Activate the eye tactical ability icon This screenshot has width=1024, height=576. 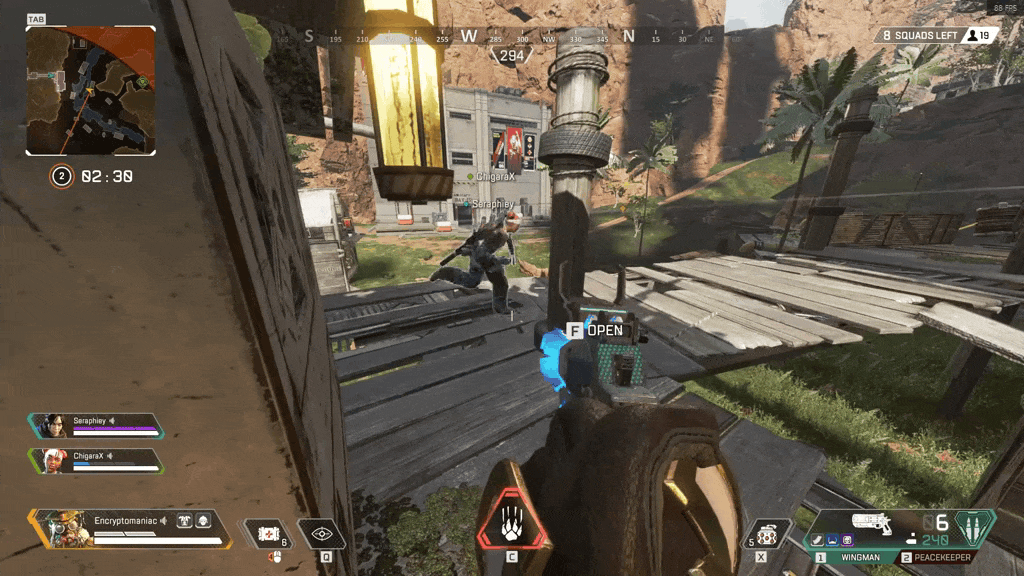pyautogui.click(x=322, y=534)
